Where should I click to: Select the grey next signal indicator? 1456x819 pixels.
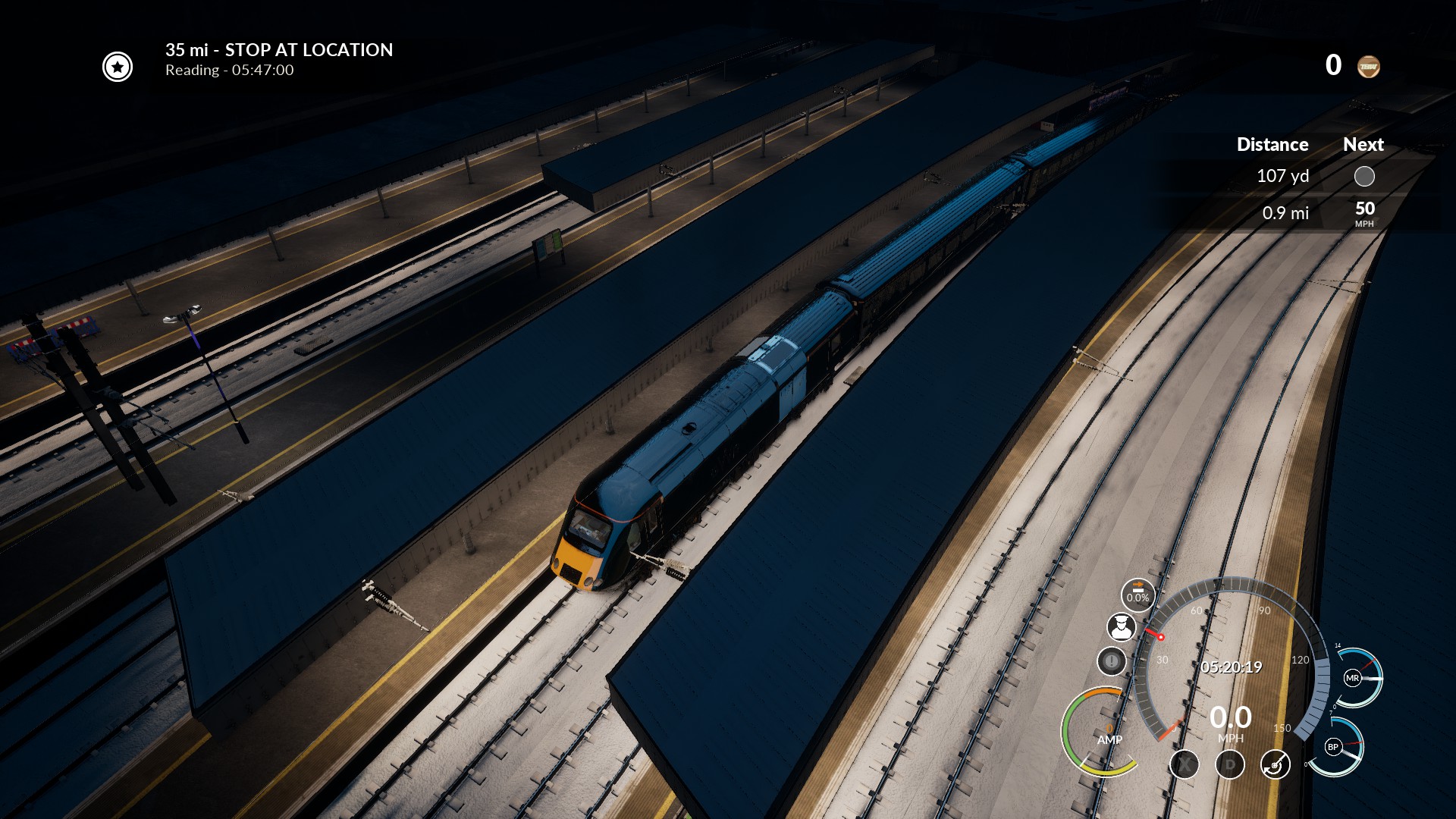tap(1363, 177)
